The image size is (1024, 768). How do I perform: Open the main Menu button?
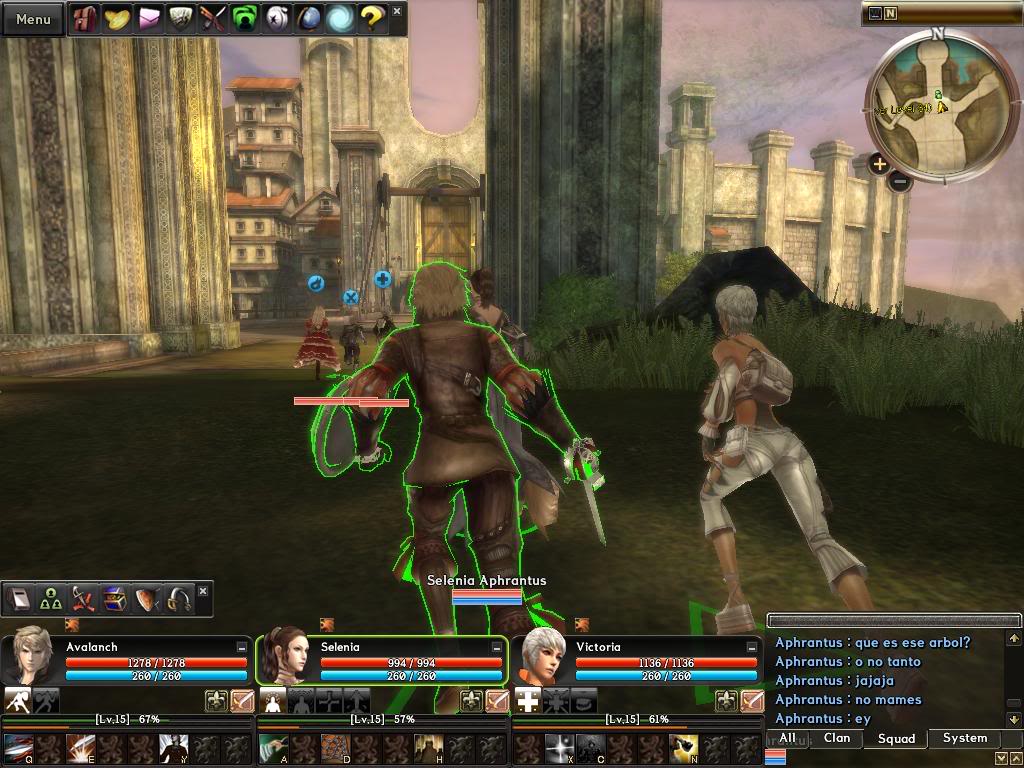(33, 19)
